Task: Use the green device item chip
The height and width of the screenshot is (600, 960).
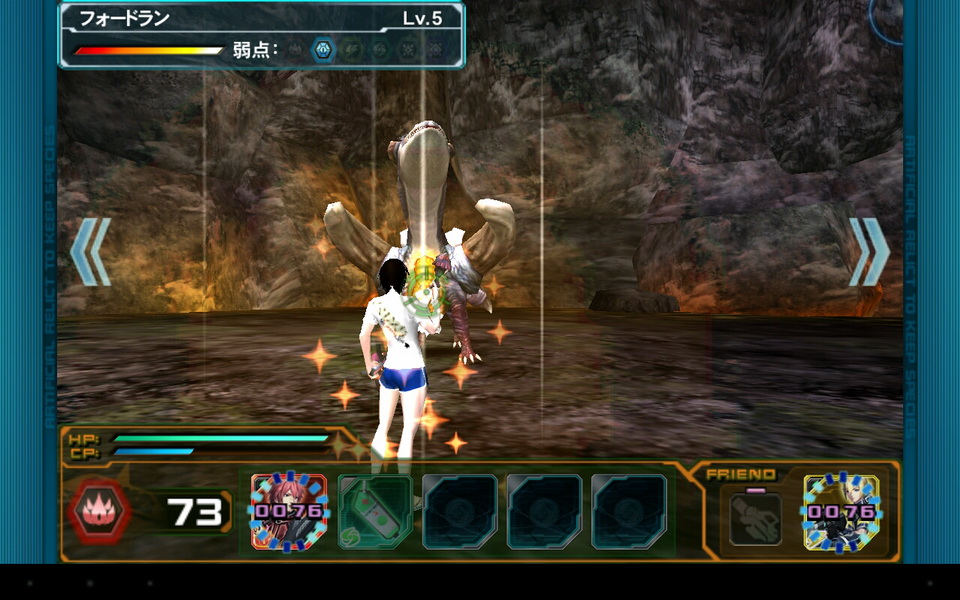Action: coord(375,512)
